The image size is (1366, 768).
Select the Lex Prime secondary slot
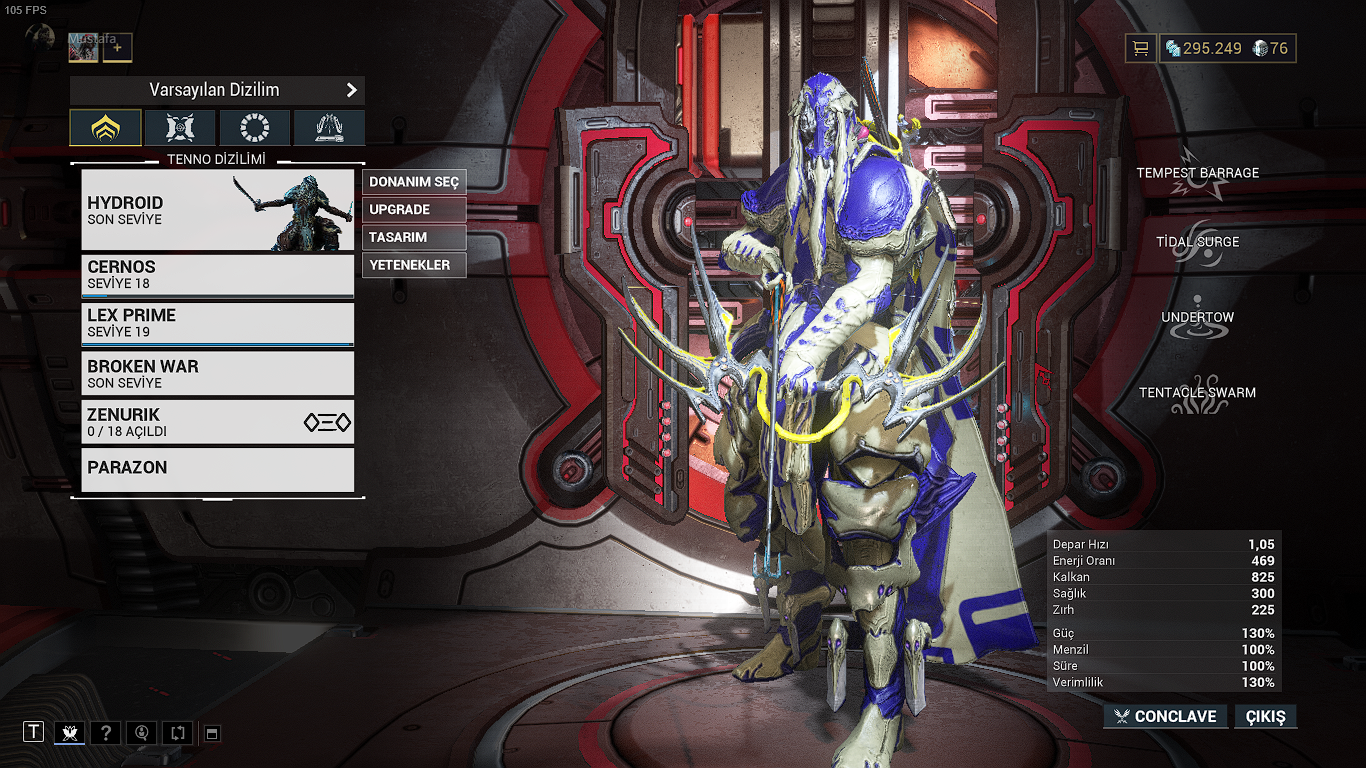pos(217,323)
